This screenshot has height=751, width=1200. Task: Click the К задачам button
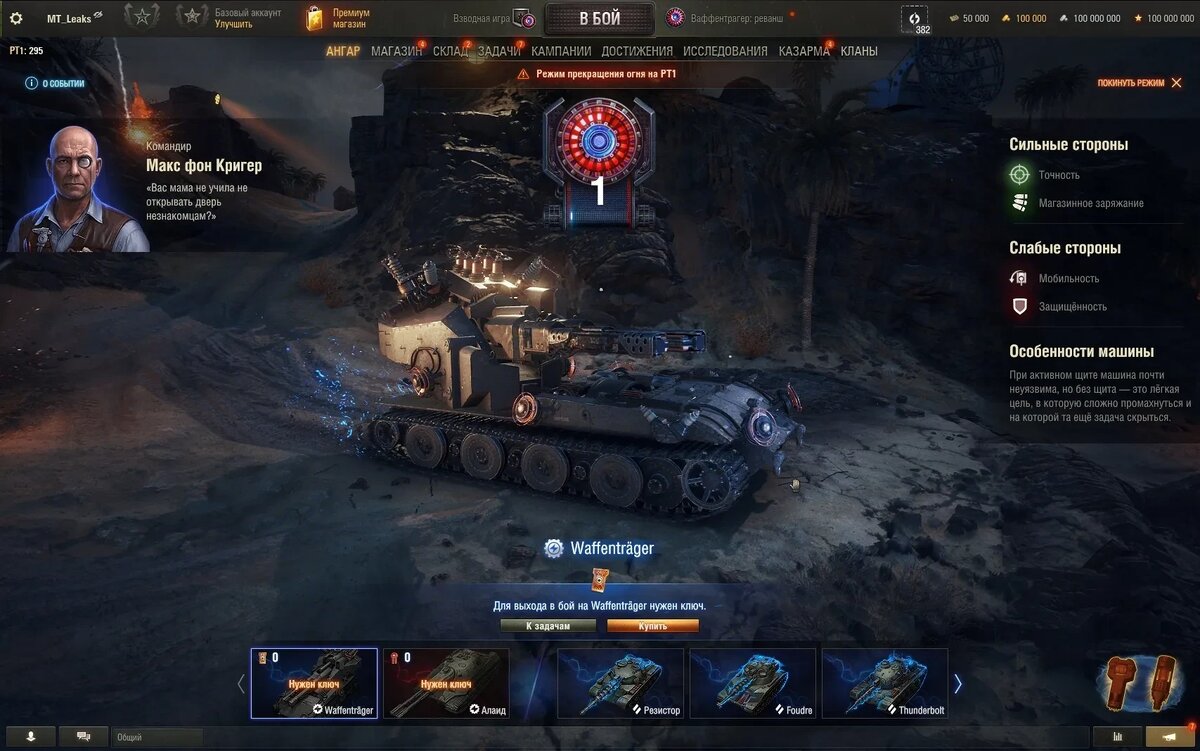point(548,626)
